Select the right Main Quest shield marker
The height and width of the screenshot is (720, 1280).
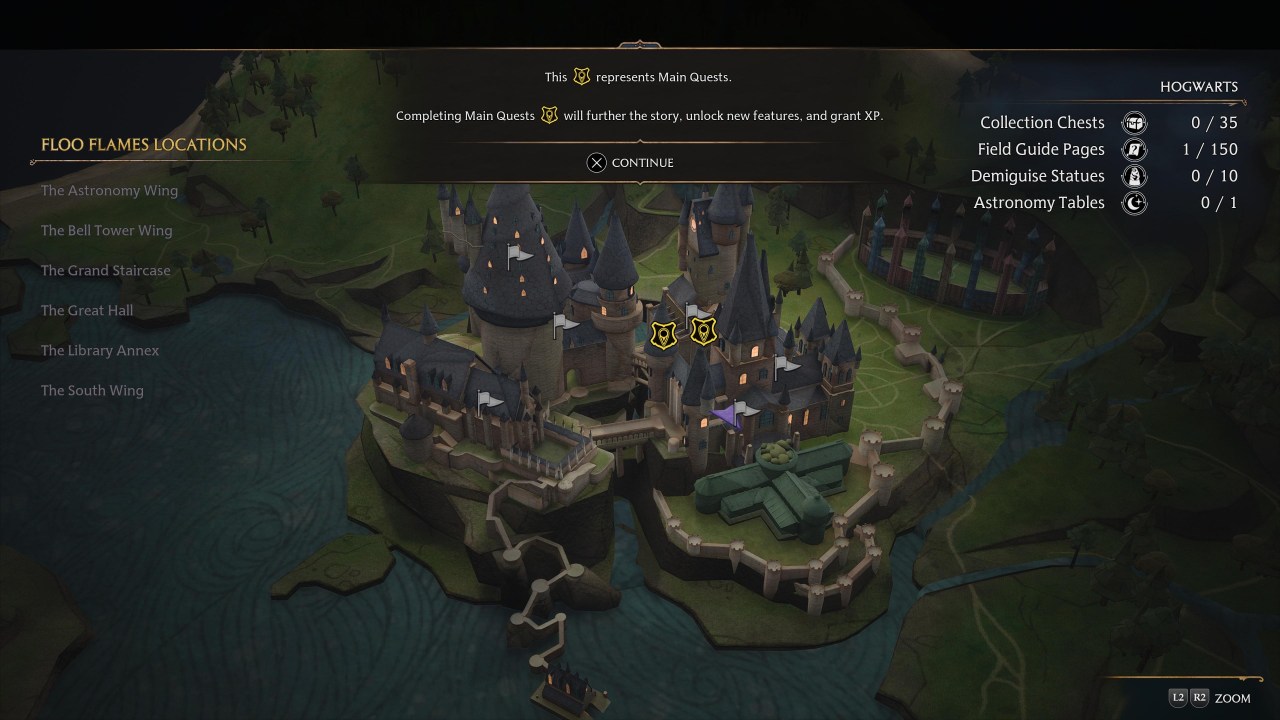(704, 331)
